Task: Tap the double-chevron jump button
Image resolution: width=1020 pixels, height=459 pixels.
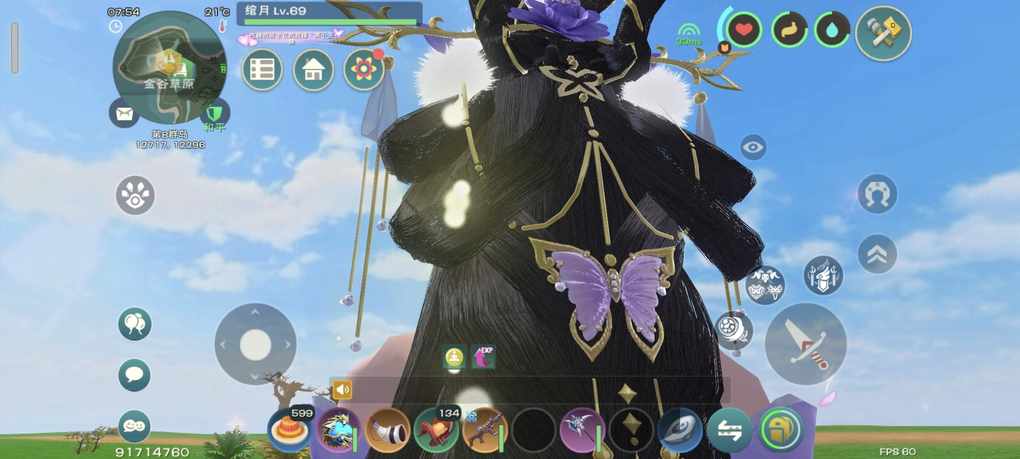Action: pyautogui.click(x=877, y=253)
